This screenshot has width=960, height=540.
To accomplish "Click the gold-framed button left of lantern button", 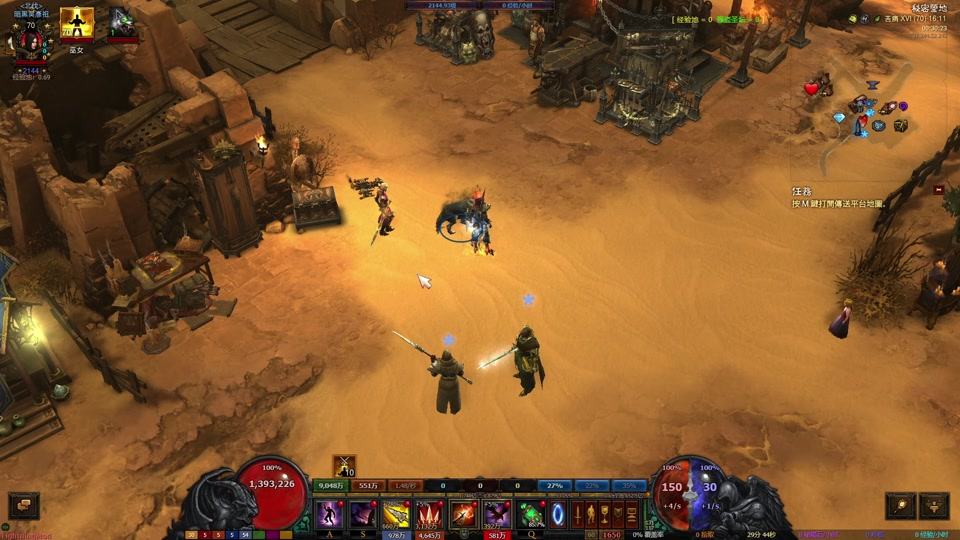I will click(x=901, y=505).
